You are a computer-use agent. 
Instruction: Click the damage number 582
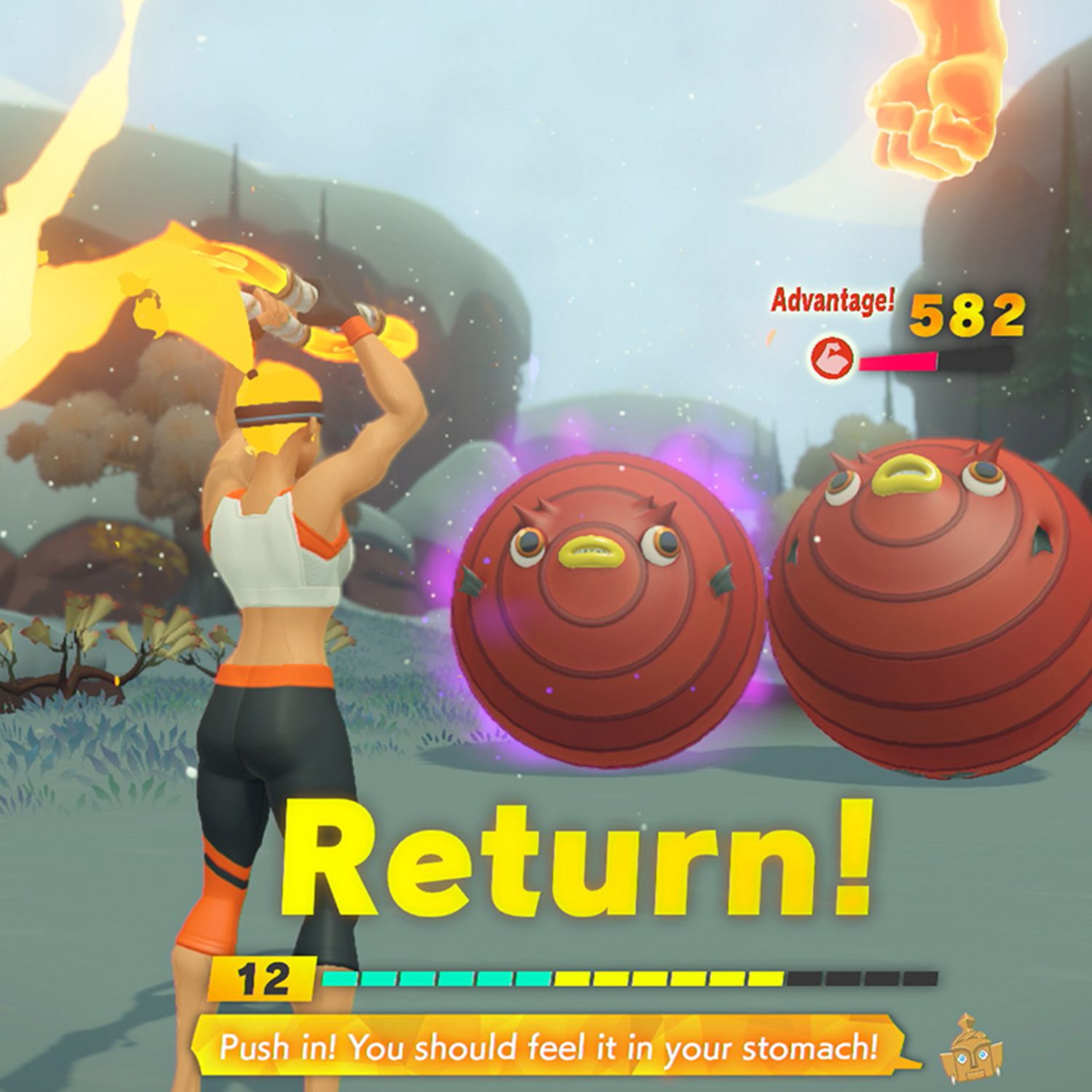pos(968,316)
